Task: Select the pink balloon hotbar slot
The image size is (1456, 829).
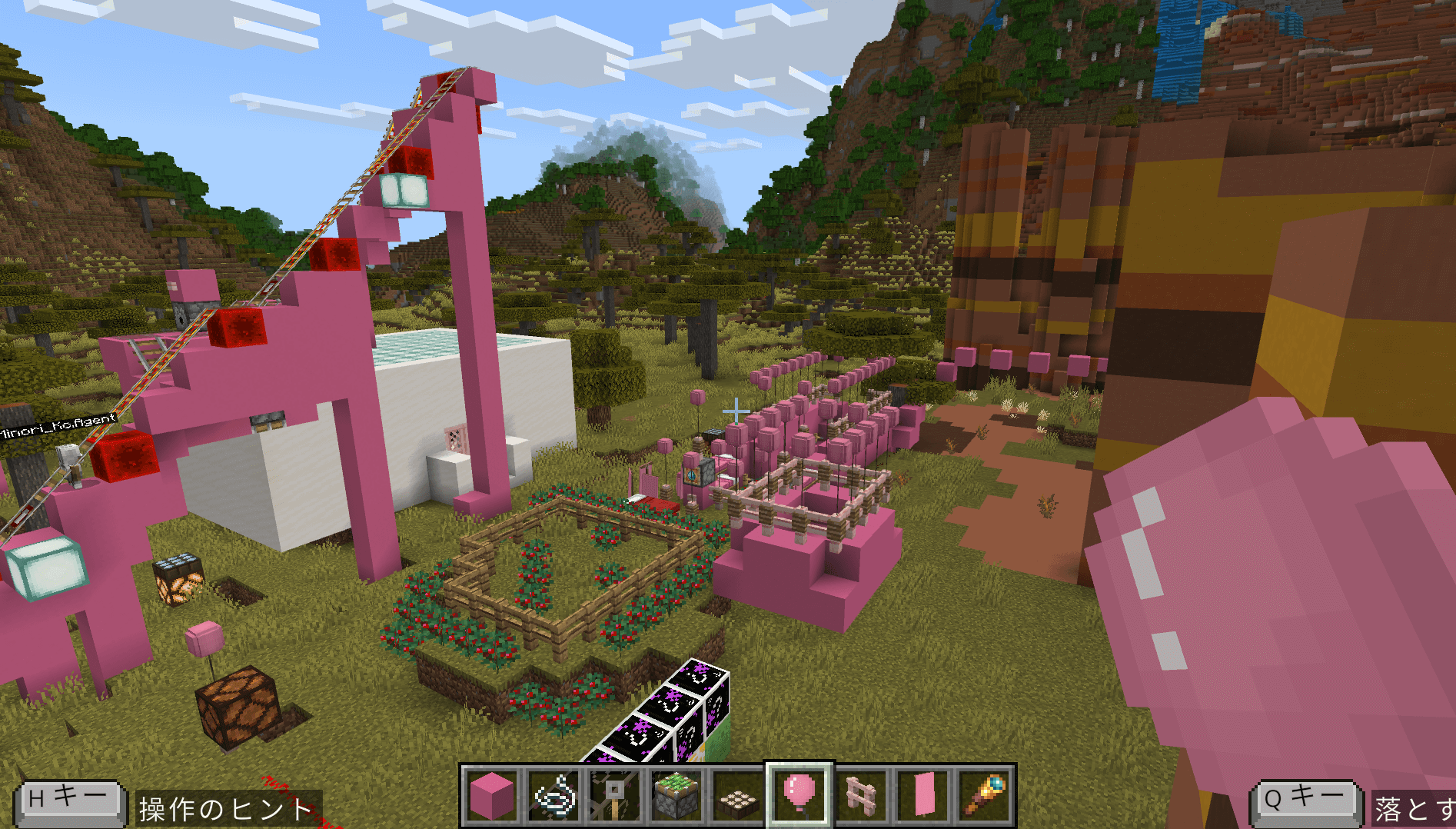Action: (x=799, y=795)
